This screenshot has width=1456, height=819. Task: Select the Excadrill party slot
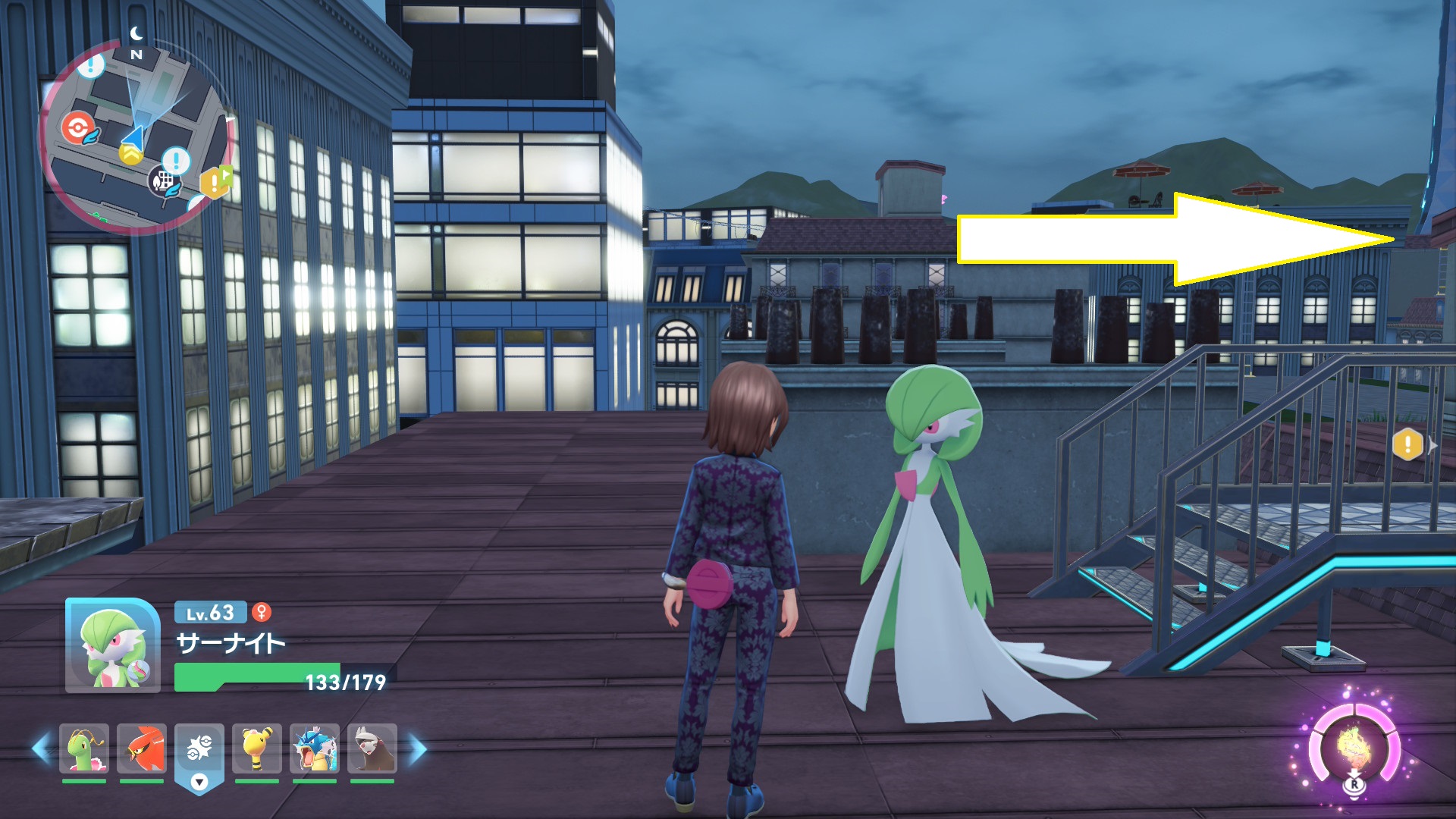click(x=372, y=748)
